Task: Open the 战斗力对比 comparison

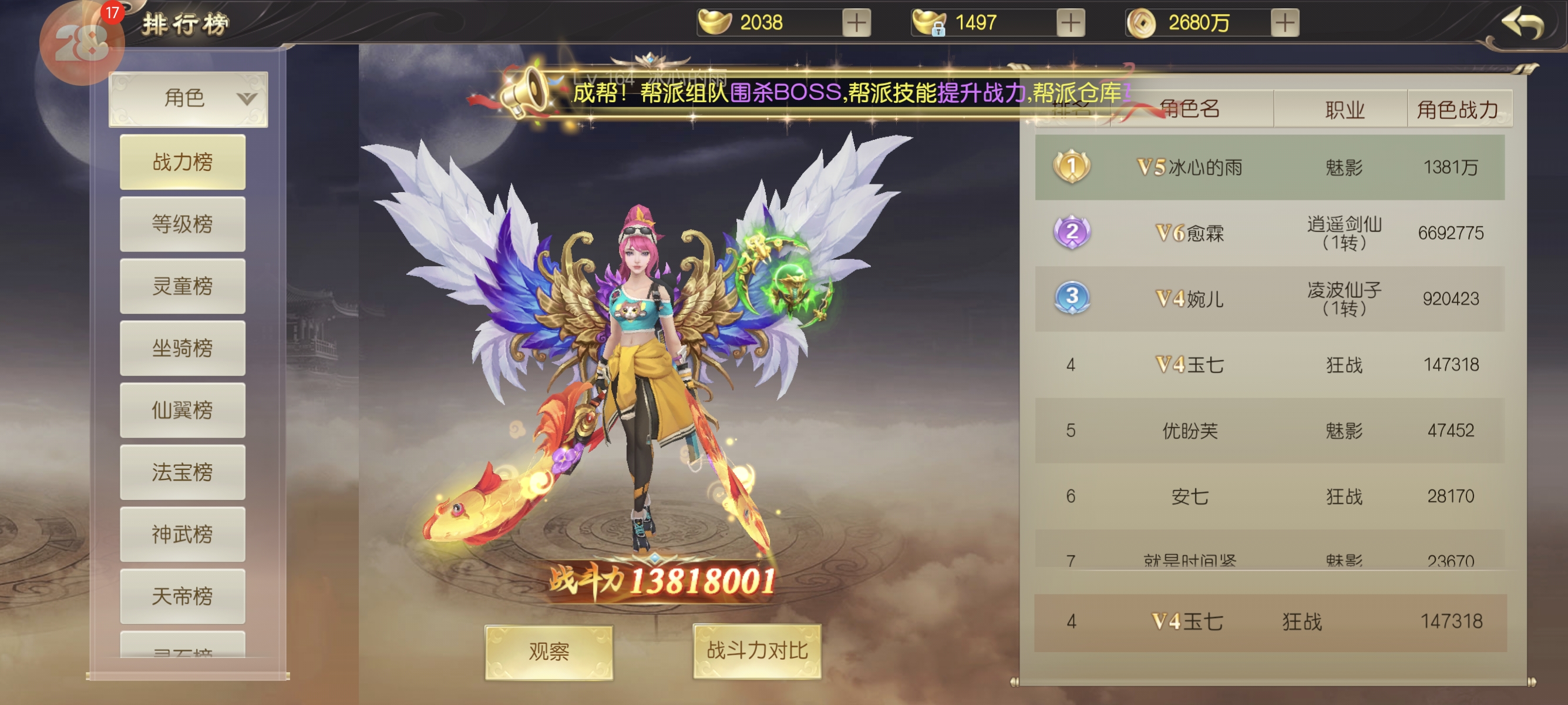Action: click(756, 651)
